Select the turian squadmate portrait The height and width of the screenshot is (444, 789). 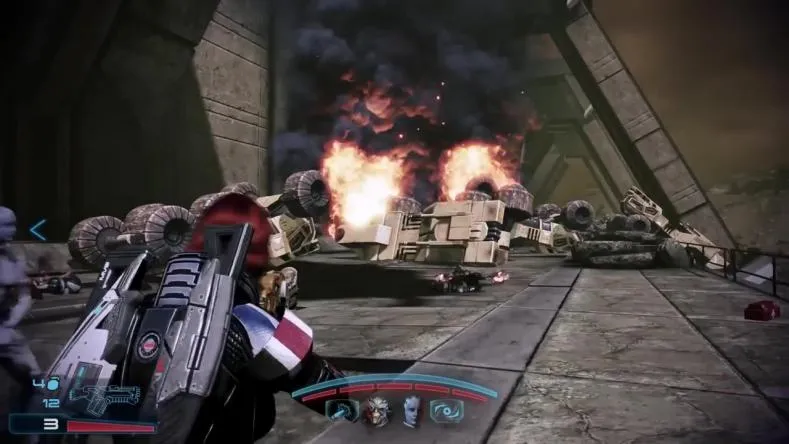[x=376, y=409]
